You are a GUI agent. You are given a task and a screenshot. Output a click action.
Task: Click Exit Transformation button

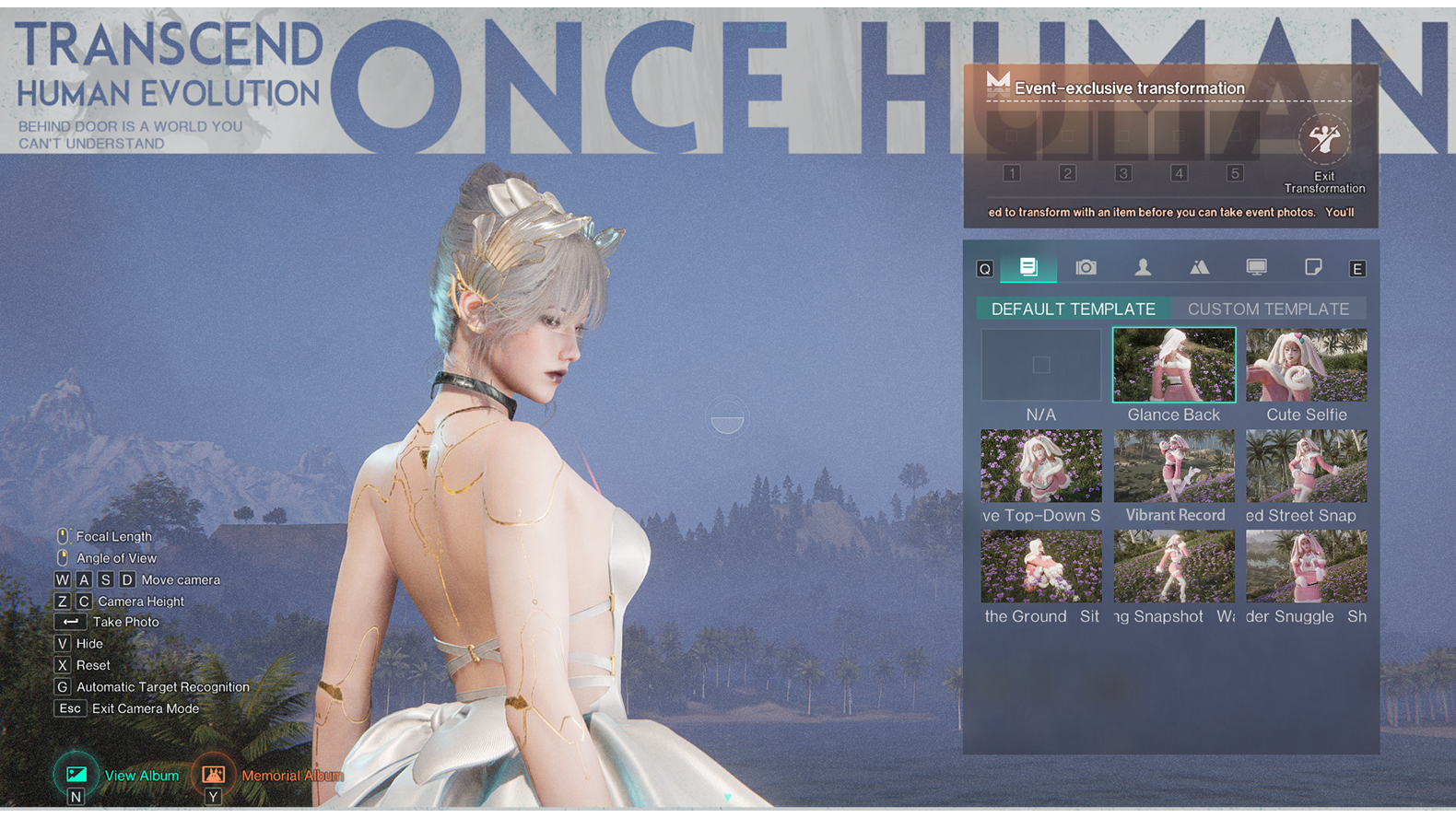(x=1324, y=141)
